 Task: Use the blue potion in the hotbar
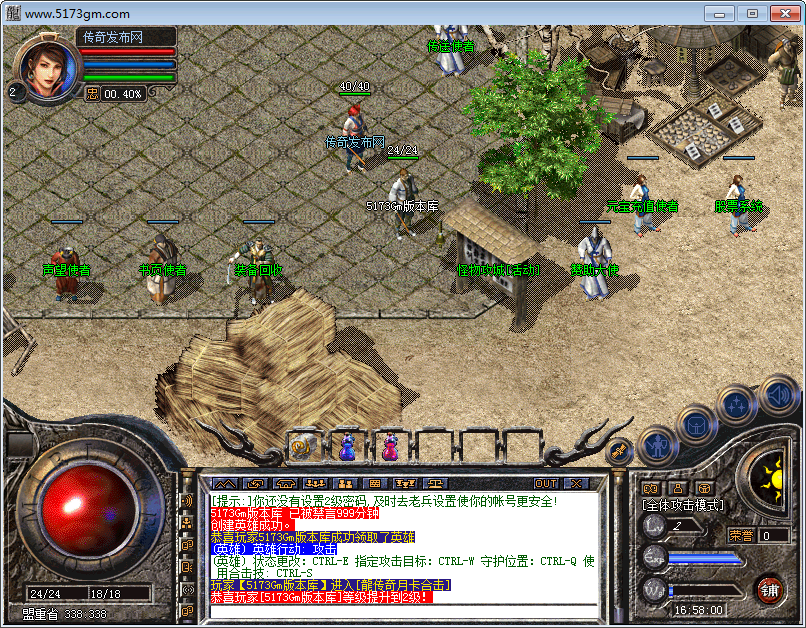tap(347, 447)
